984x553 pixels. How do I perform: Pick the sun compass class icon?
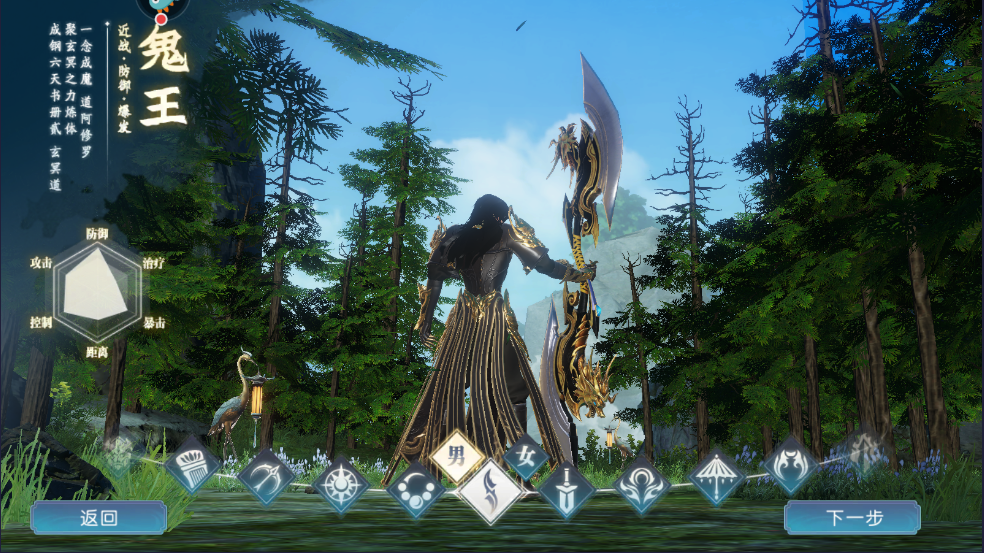click(x=341, y=484)
